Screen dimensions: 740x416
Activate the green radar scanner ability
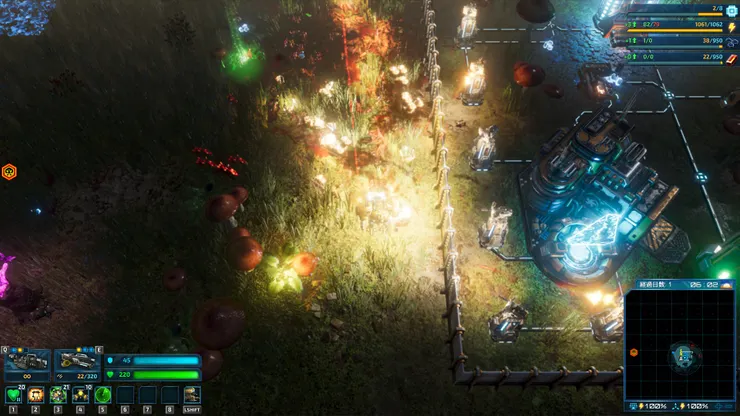coord(103,395)
